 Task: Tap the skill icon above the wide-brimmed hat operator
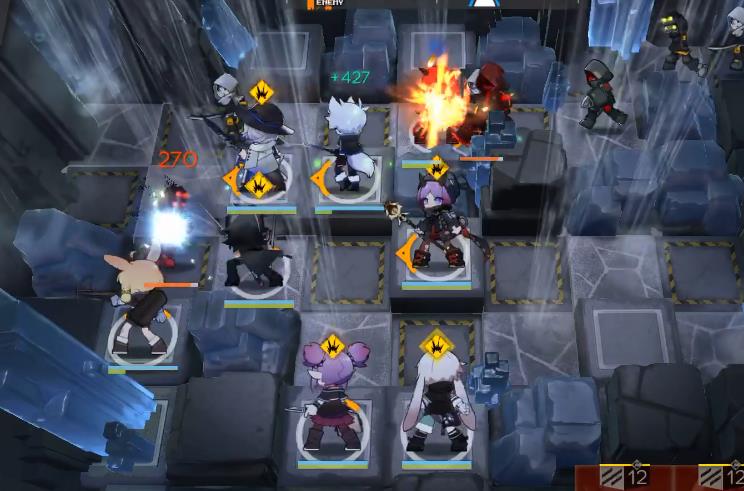262,93
